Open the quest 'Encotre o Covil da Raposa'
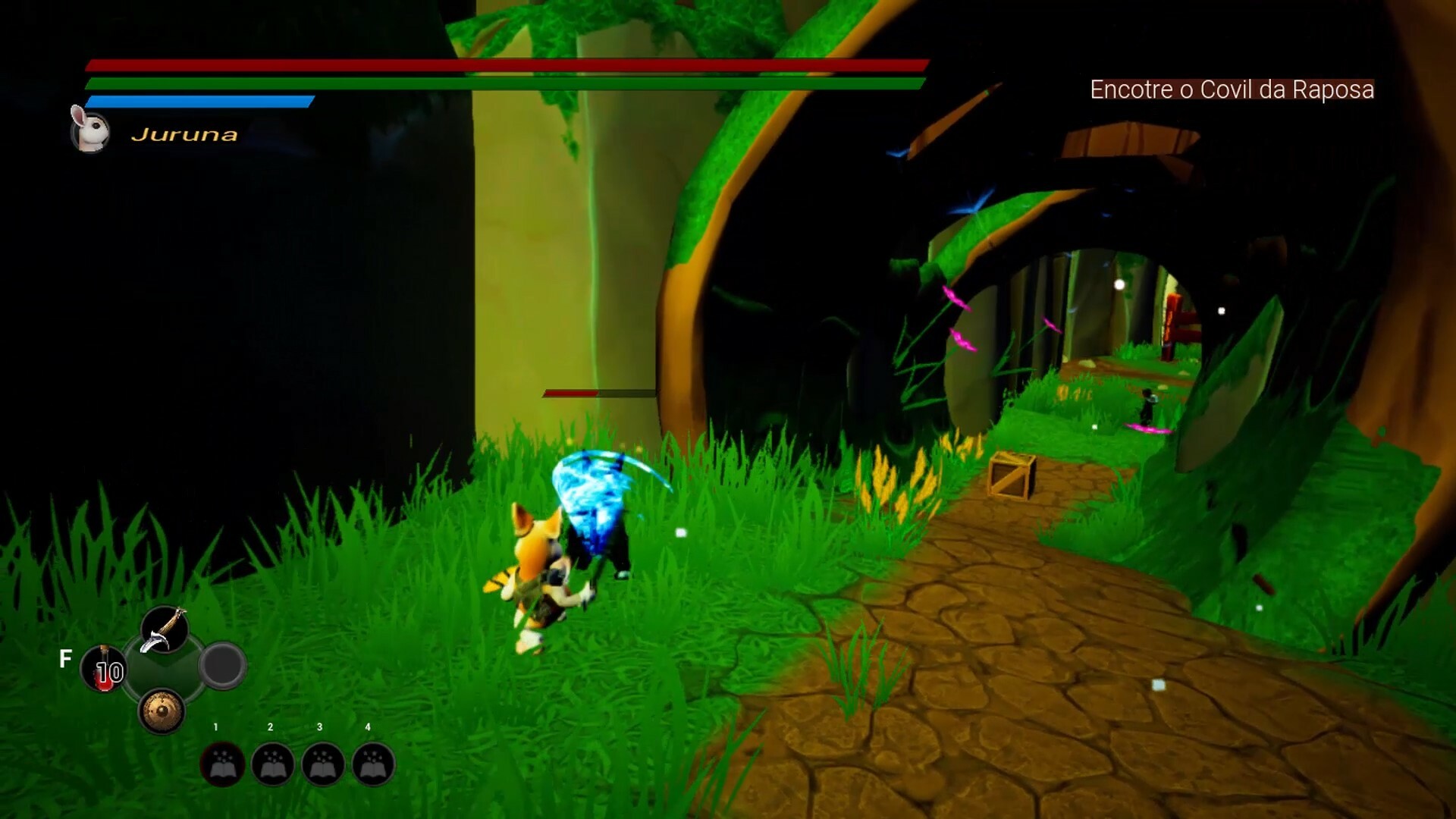 pos(1232,89)
